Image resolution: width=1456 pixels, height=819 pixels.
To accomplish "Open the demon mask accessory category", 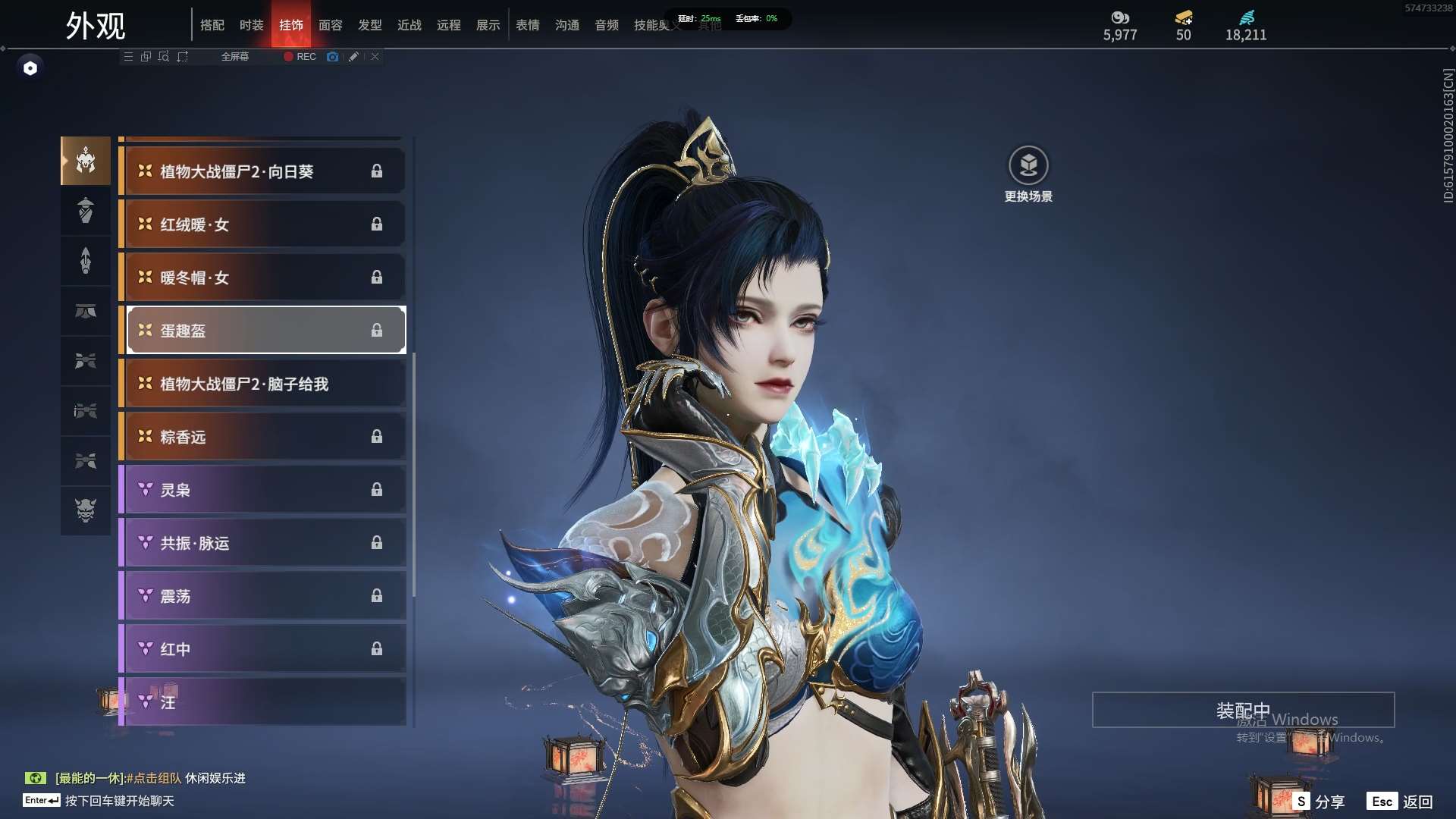I will [x=86, y=510].
